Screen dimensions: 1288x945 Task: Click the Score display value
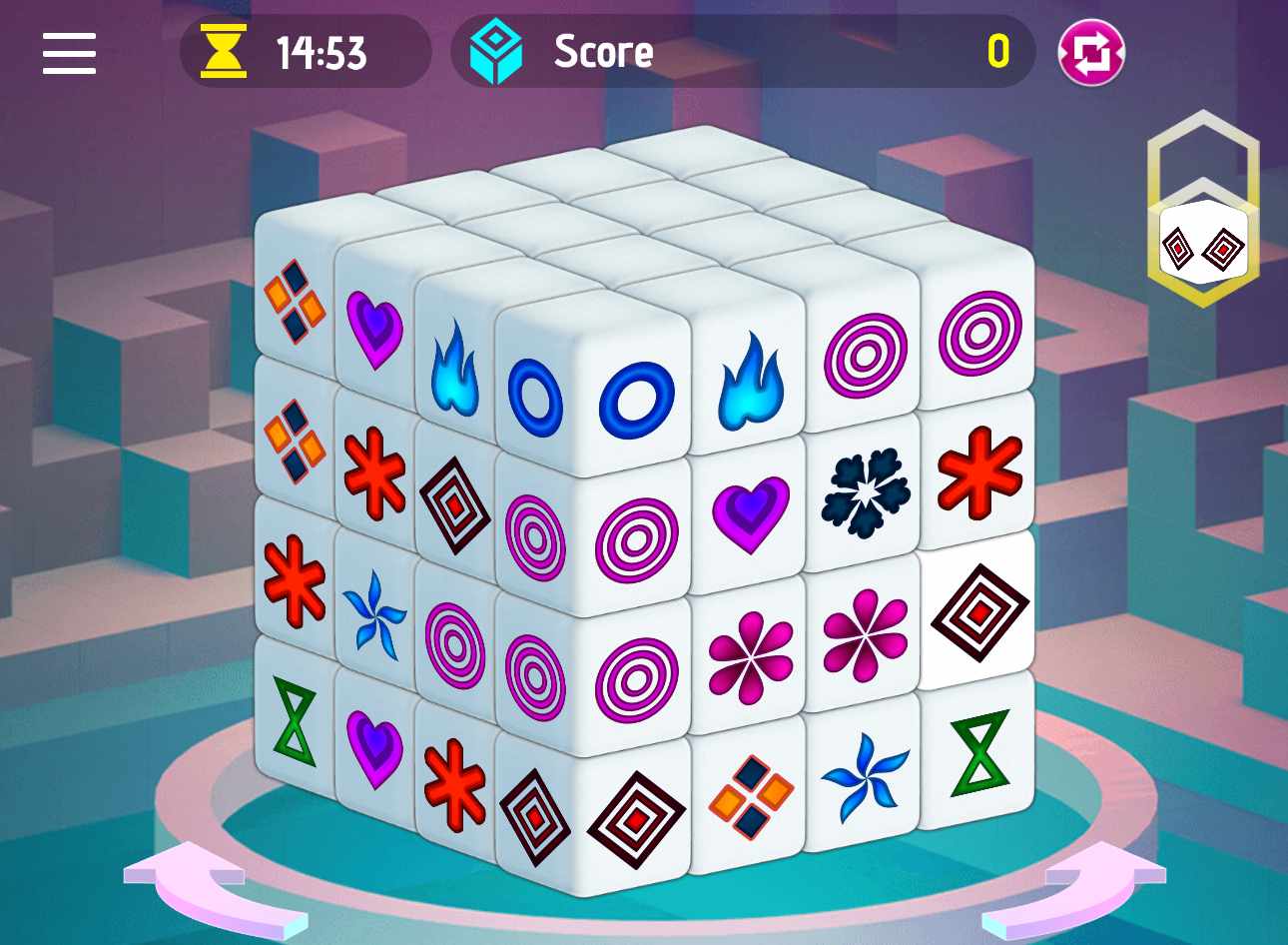coord(1003,52)
